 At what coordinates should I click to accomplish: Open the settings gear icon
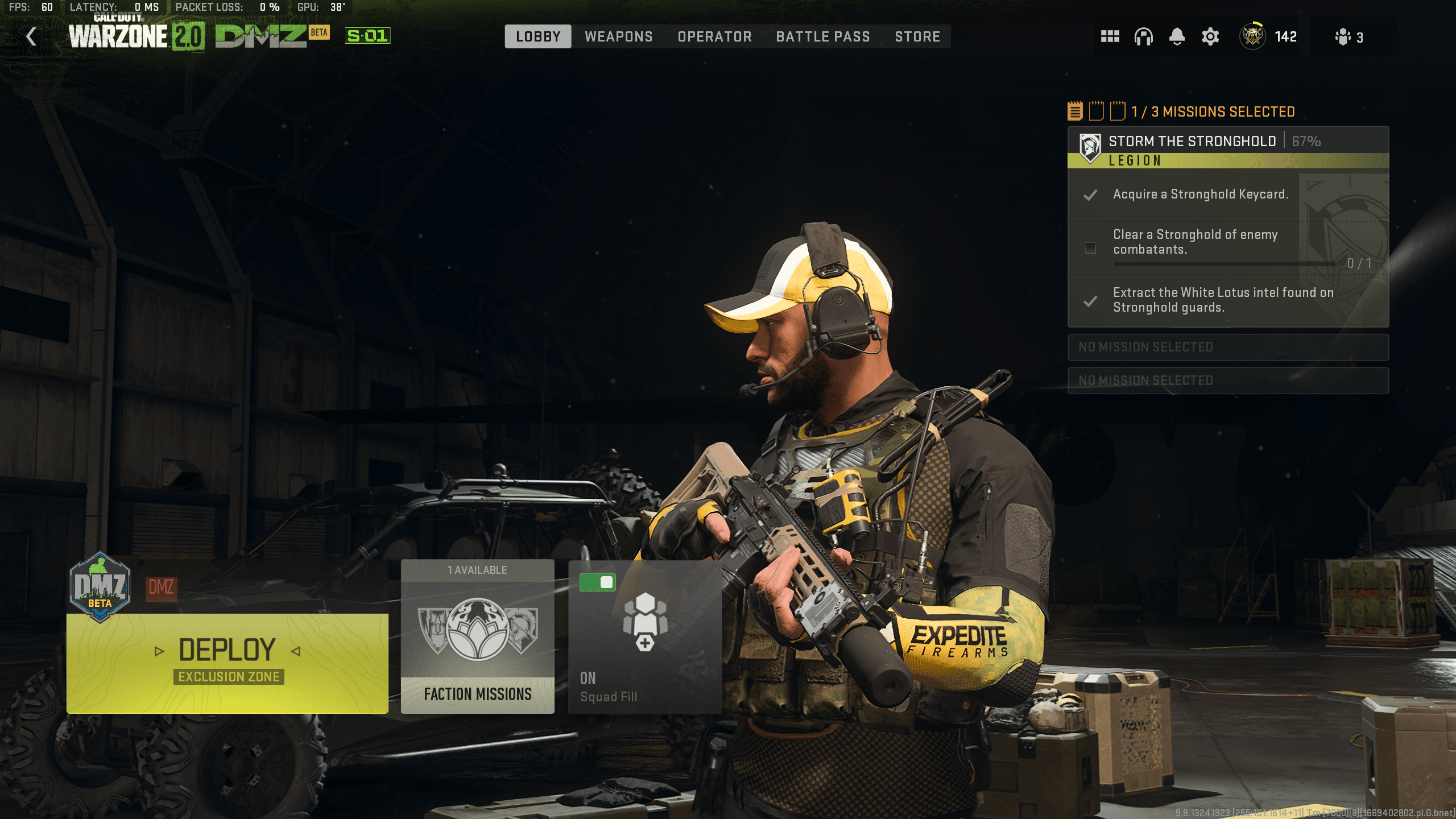point(1209,36)
